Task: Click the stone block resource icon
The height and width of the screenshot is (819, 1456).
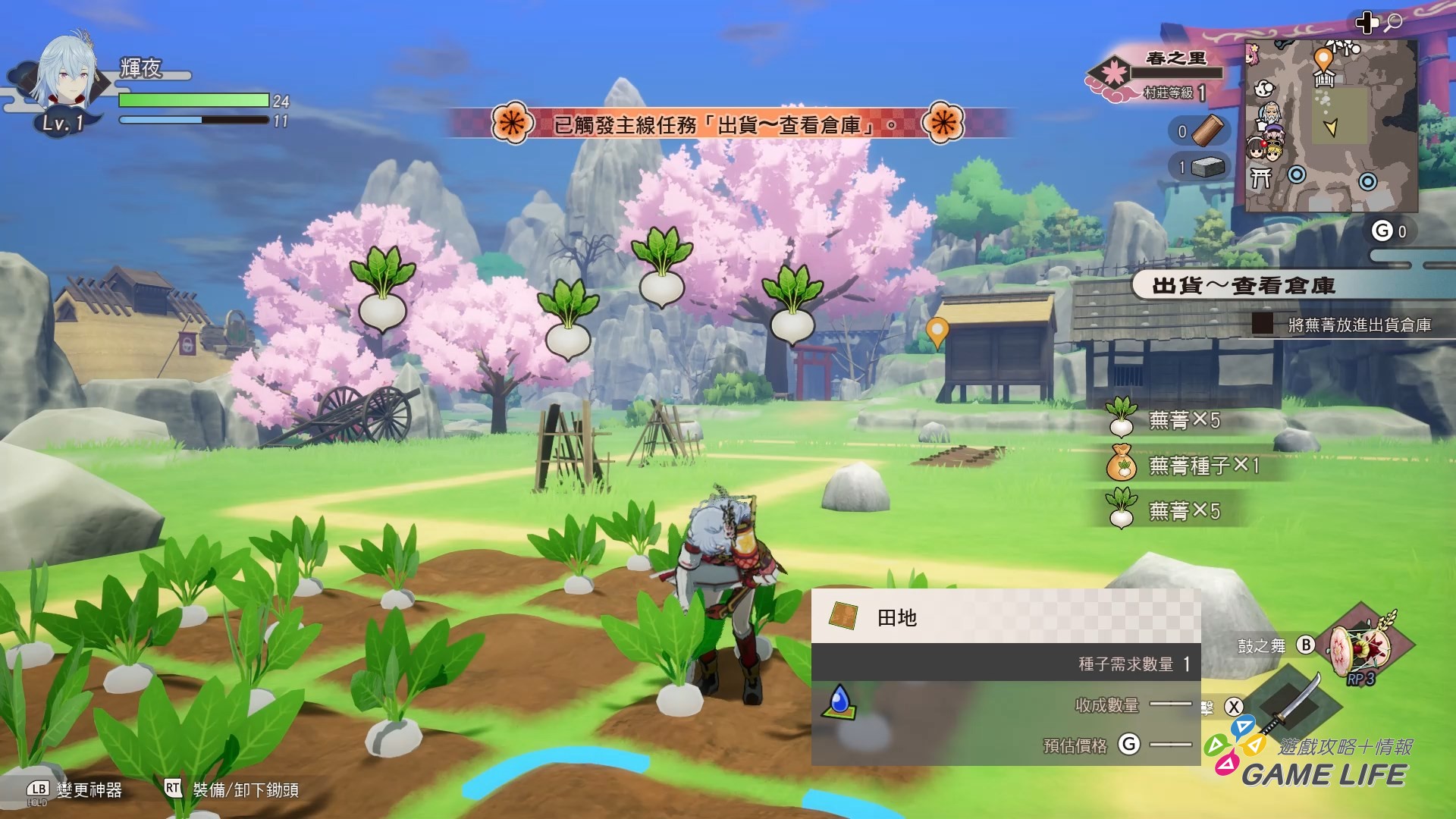Action: pos(1208,167)
